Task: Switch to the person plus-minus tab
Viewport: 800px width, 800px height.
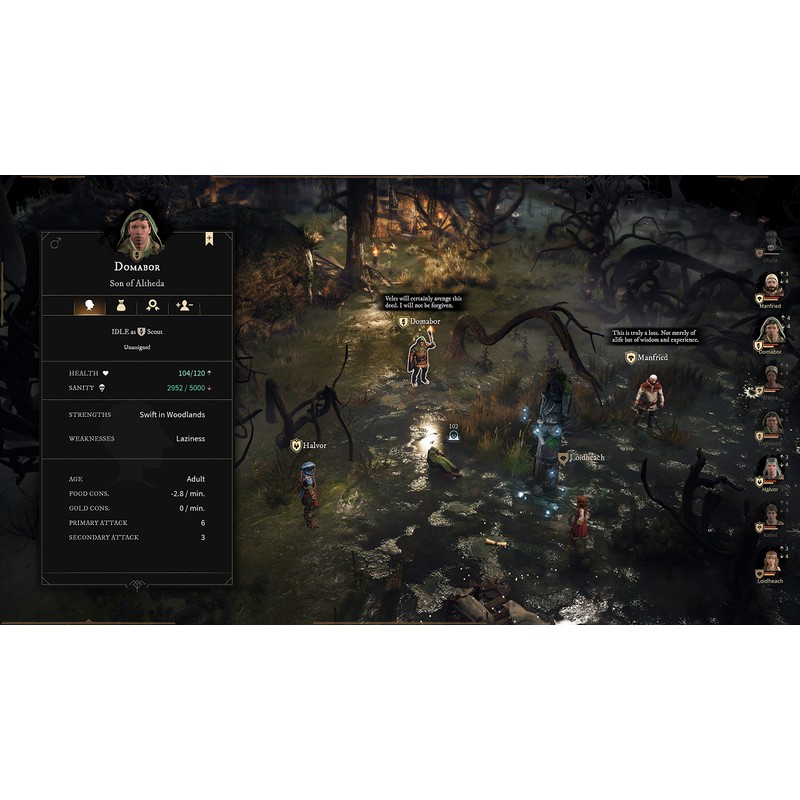Action: coord(184,306)
